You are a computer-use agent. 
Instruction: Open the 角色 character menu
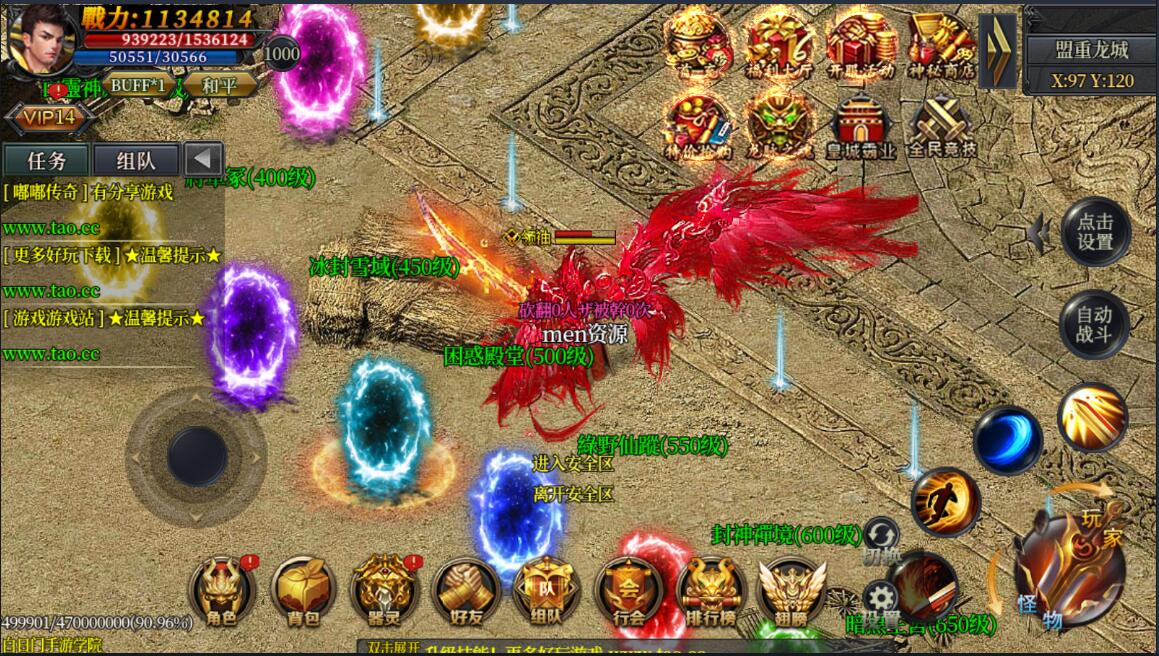(221, 590)
